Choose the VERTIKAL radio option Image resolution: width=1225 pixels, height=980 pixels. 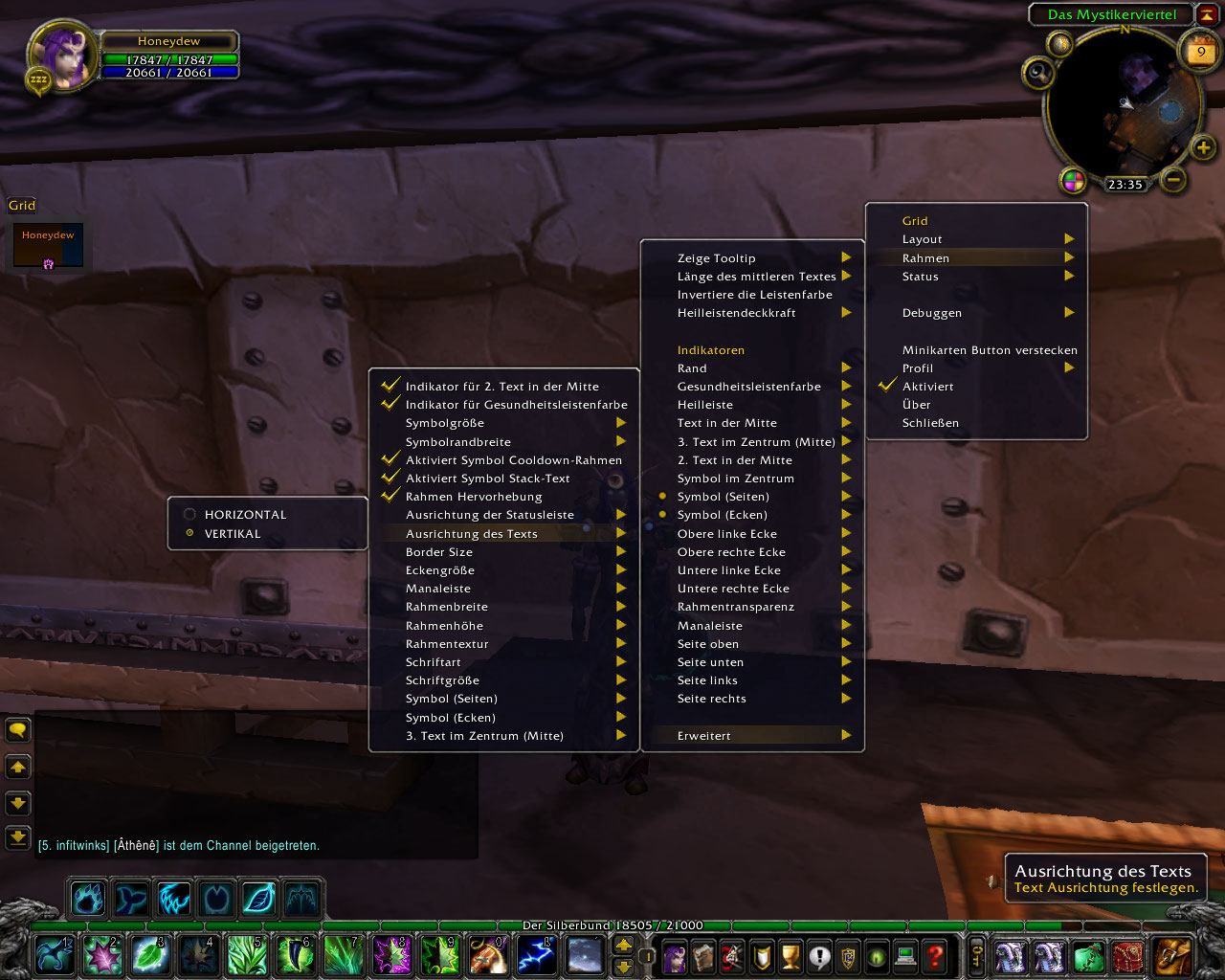[x=233, y=534]
